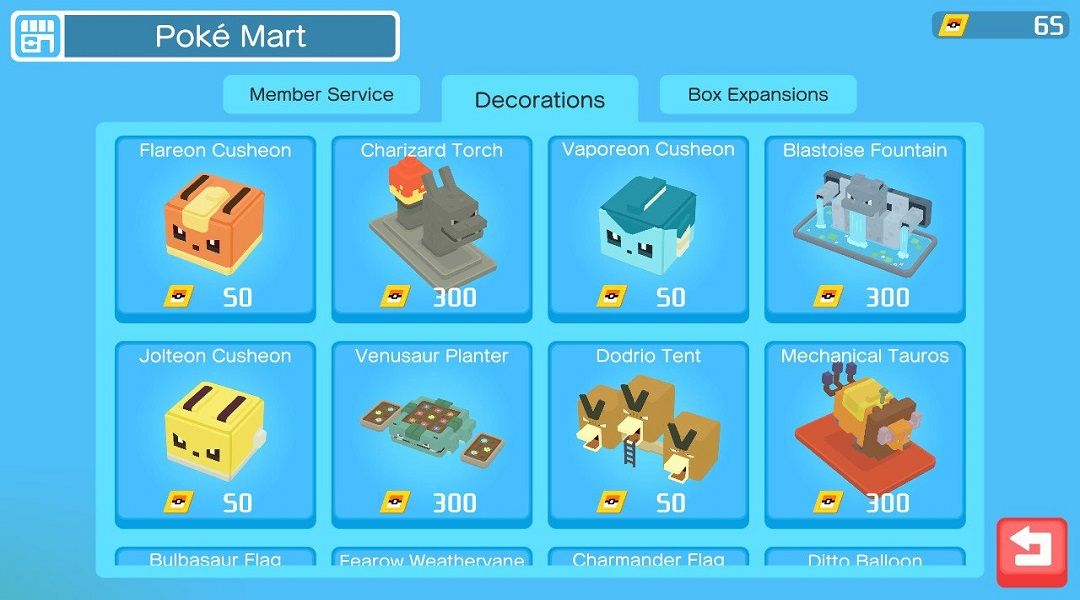Choose the Charizard Torch item
Image resolution: width=1080 pixels, height=600 pixels.
click(432, 229)
